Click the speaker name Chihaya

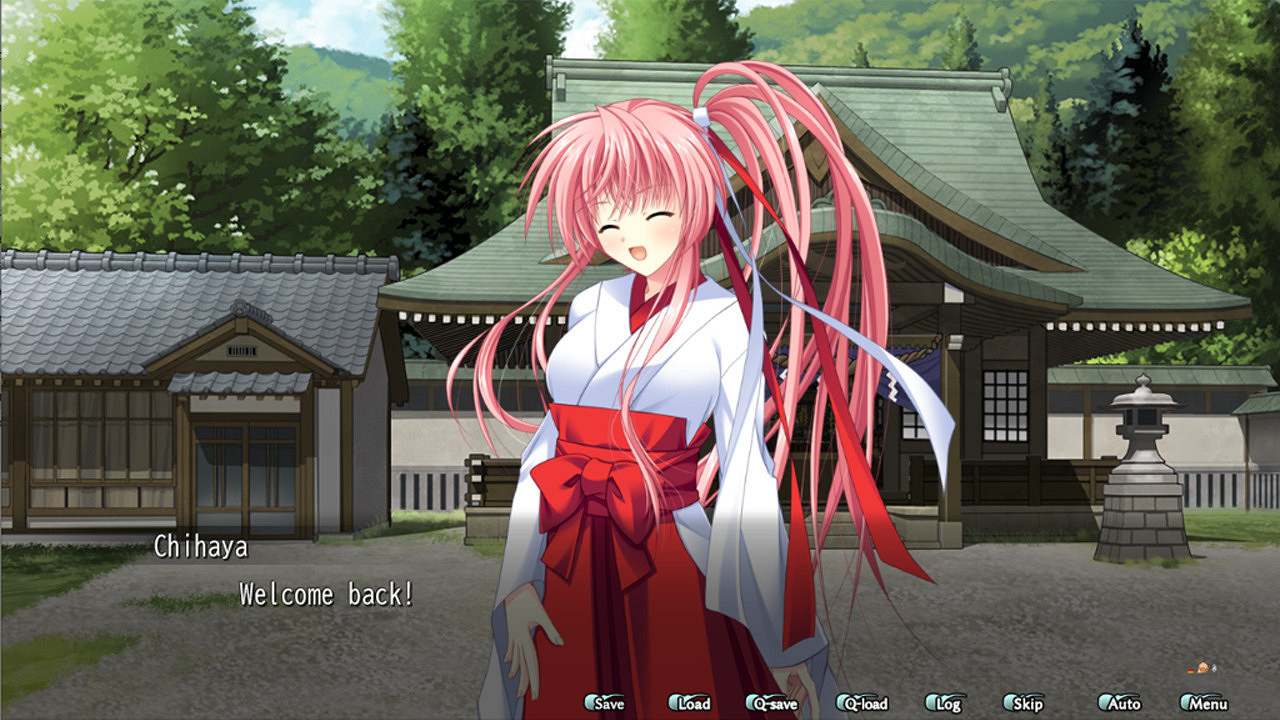click(204, 547)
